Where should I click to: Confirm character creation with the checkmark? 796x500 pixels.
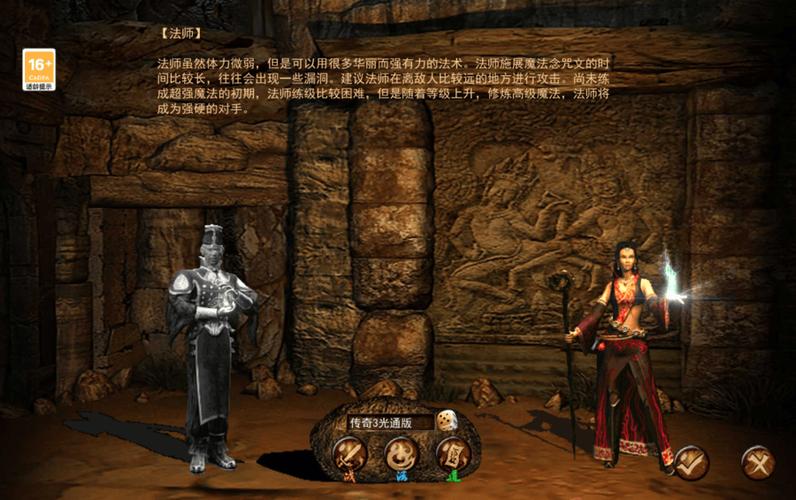[690, 461]
